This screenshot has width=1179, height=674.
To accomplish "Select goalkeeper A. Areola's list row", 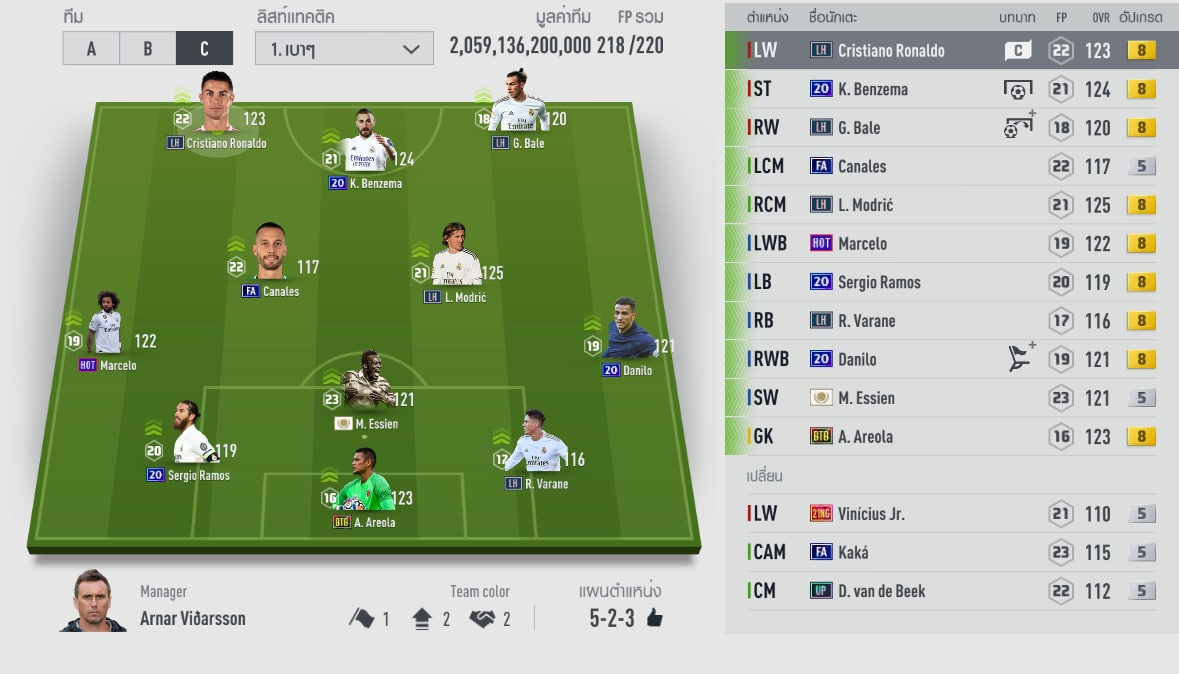I will (951, 437).
